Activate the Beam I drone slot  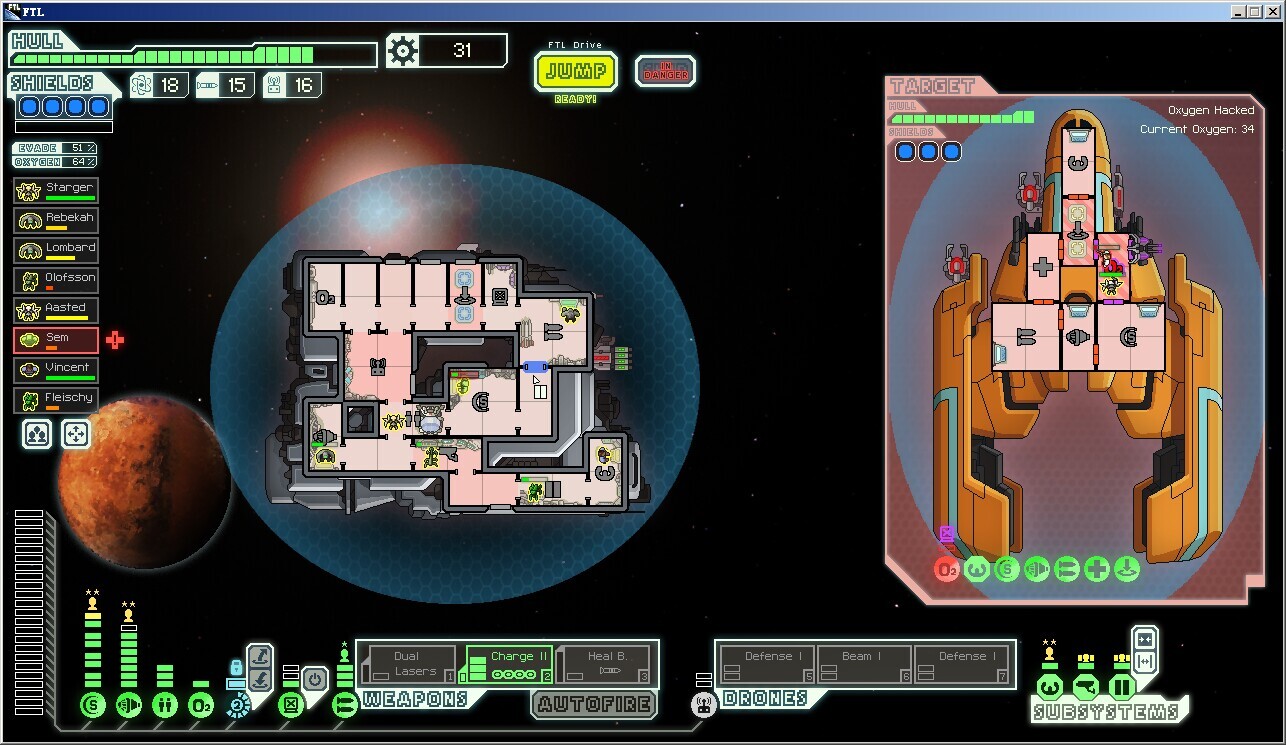[864, 664]
